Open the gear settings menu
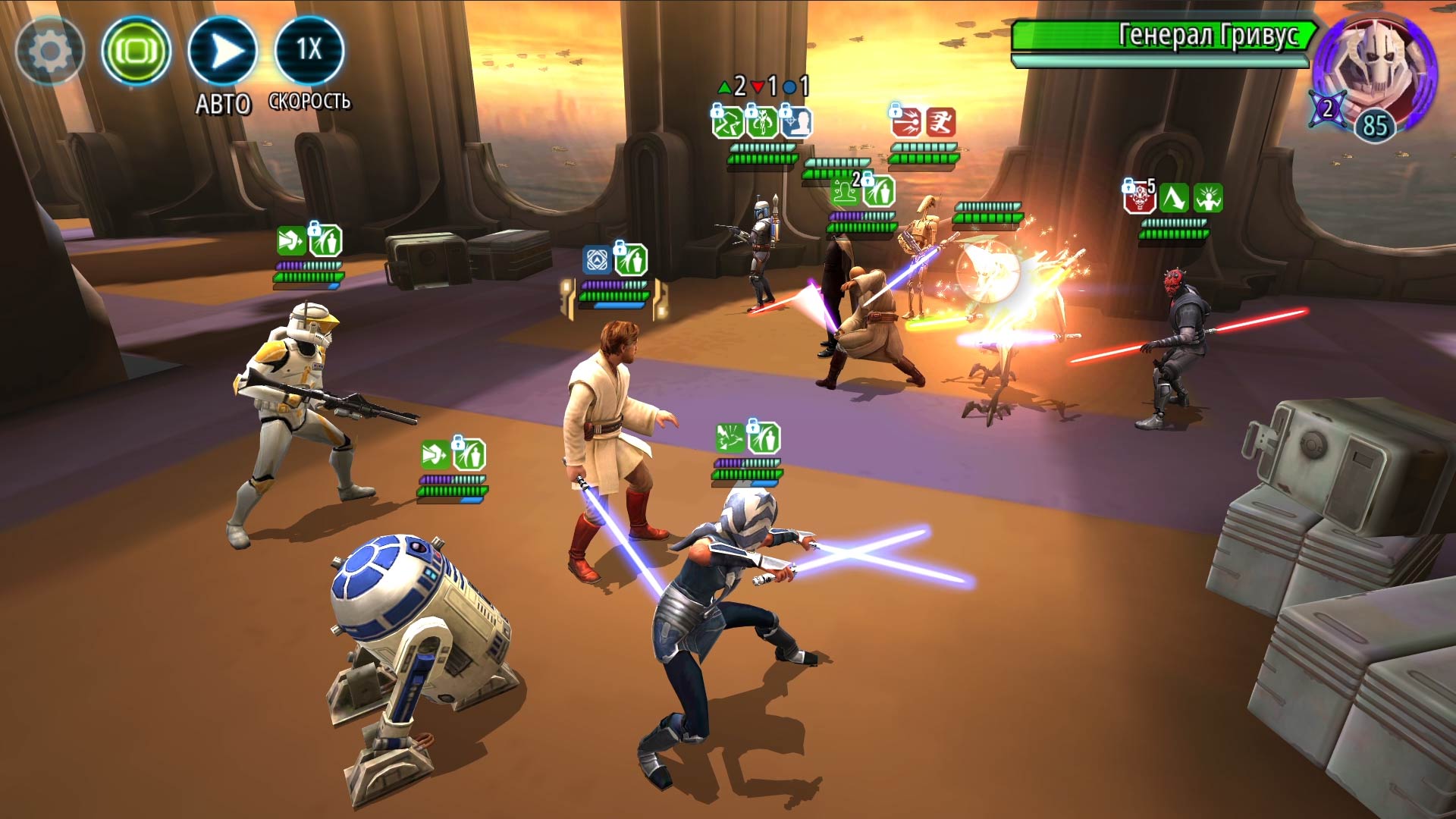Screen dimensions: 1456x819 click(x=49, y=51)
